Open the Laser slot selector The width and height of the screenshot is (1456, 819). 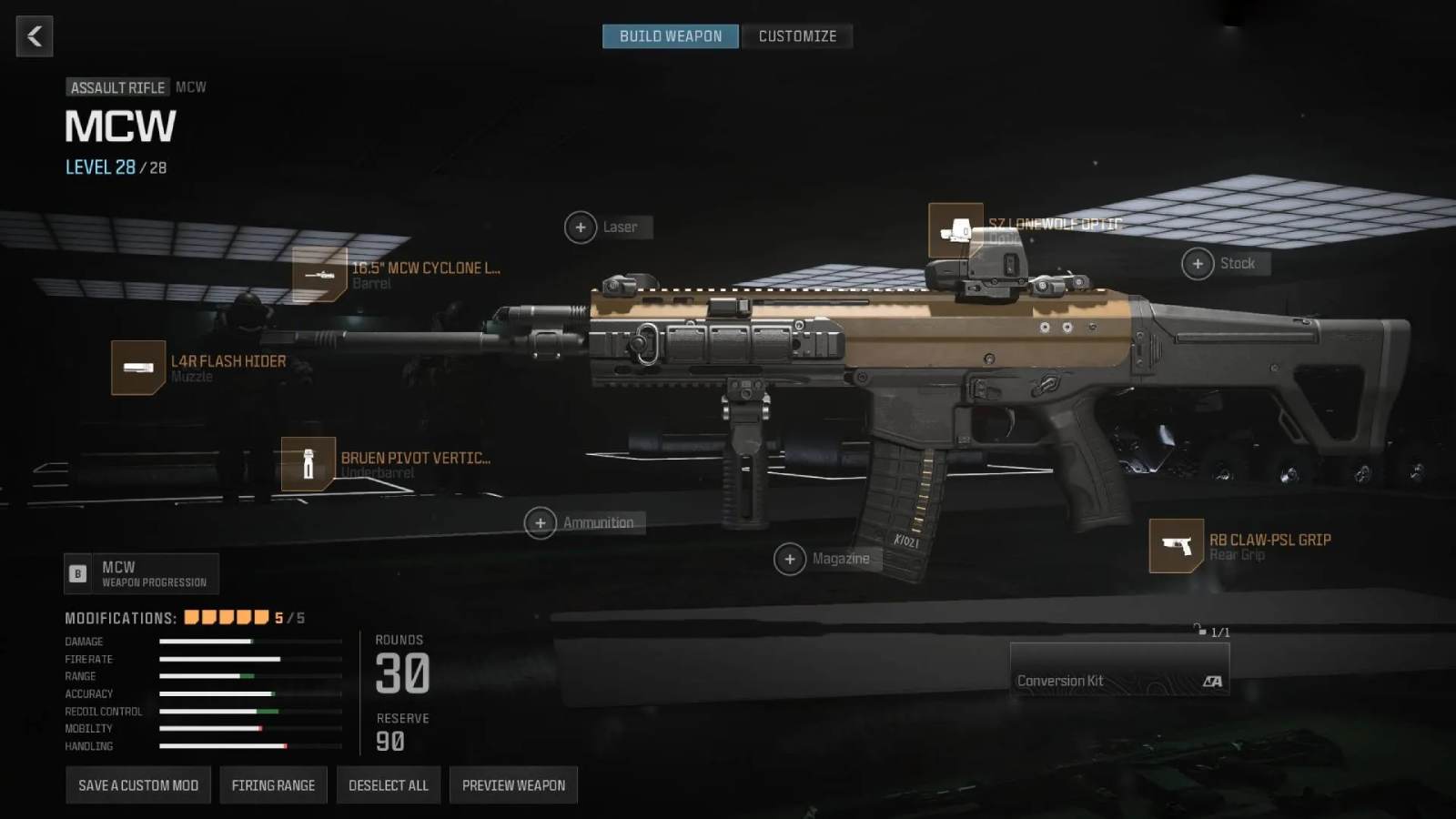[x=581, y=227]
